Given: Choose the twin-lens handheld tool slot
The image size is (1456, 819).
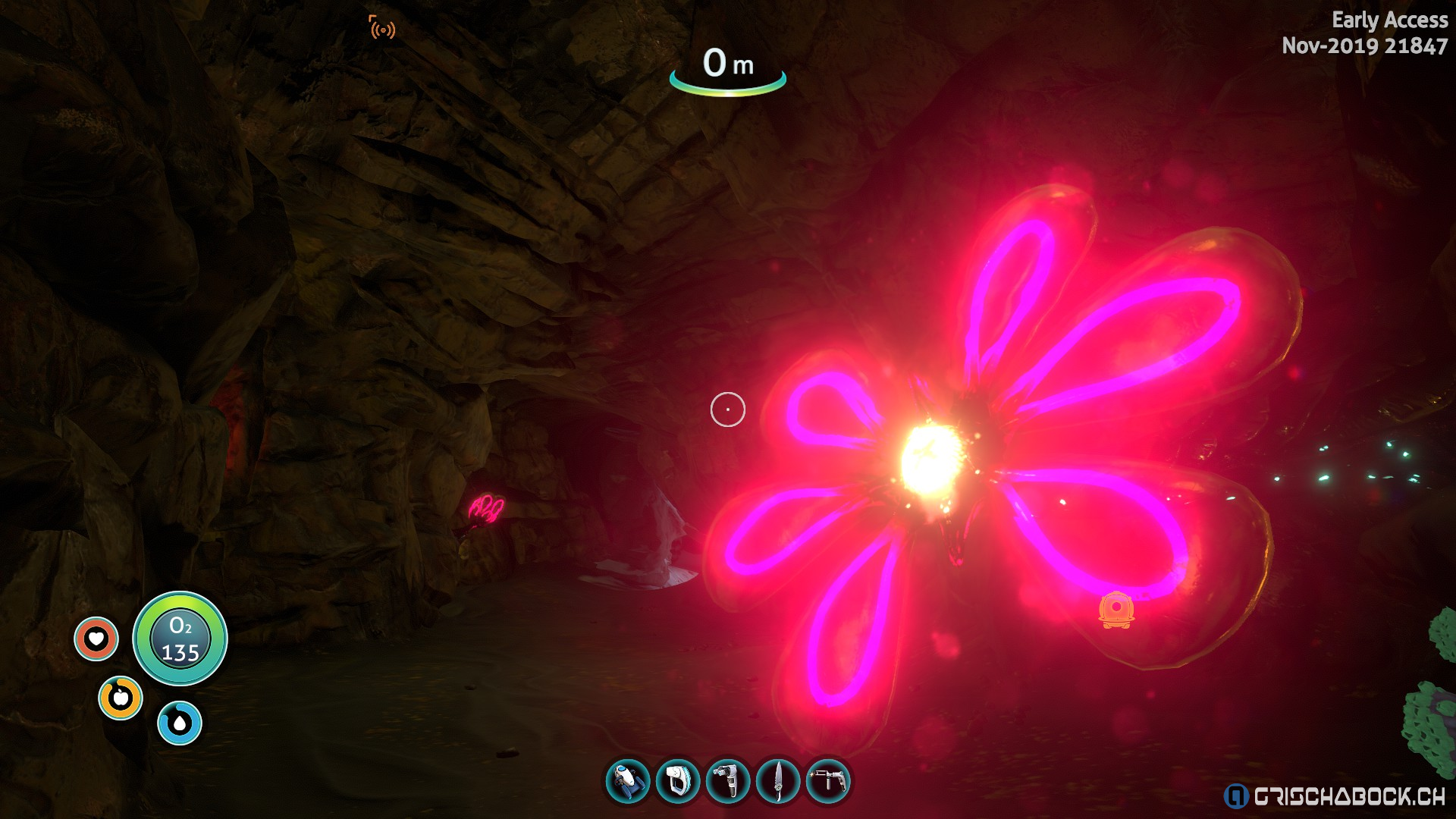Looking at the screenshot, I should 728,781.
